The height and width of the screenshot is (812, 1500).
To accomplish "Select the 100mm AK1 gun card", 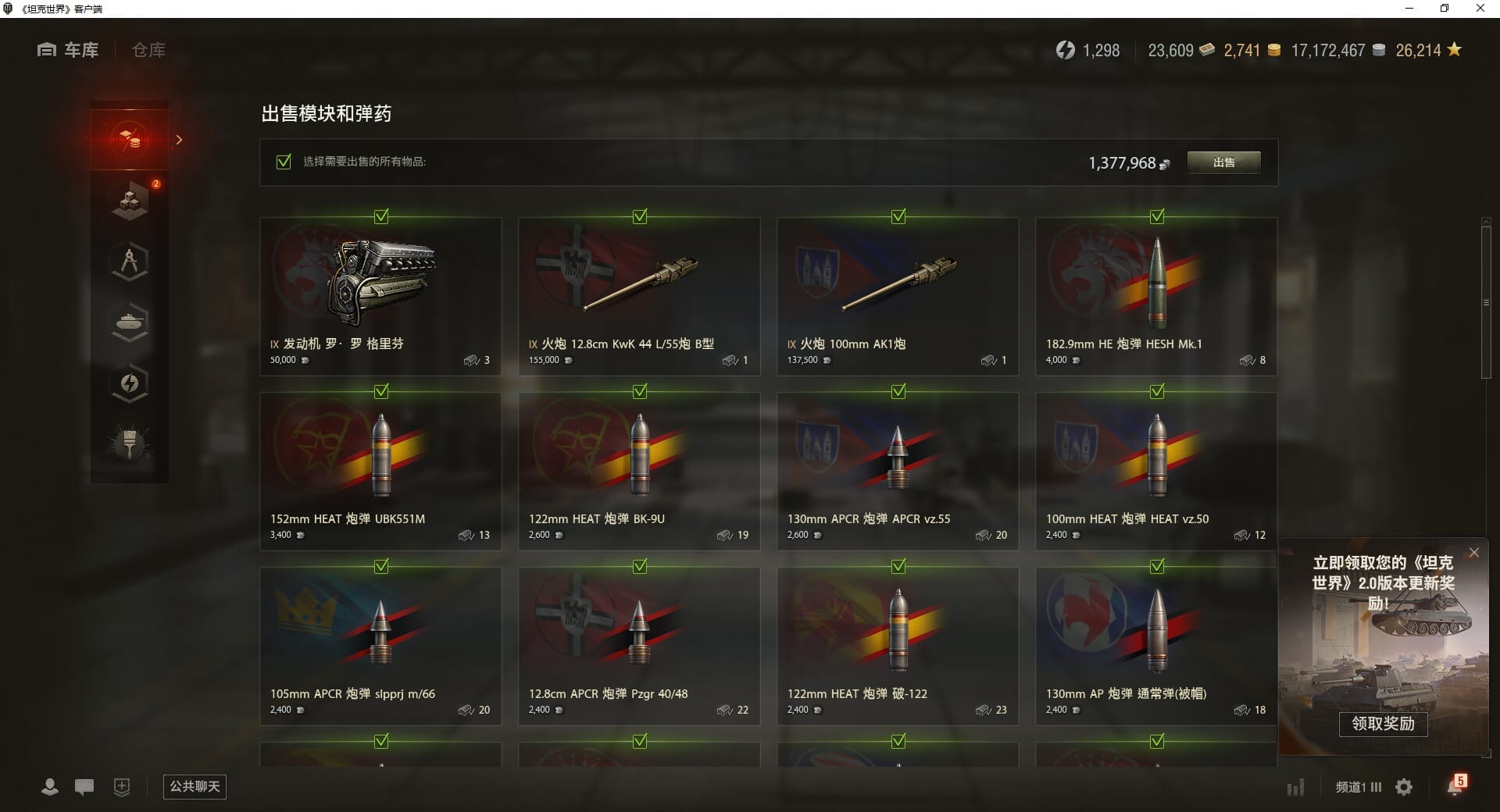I will coord(898,297).
